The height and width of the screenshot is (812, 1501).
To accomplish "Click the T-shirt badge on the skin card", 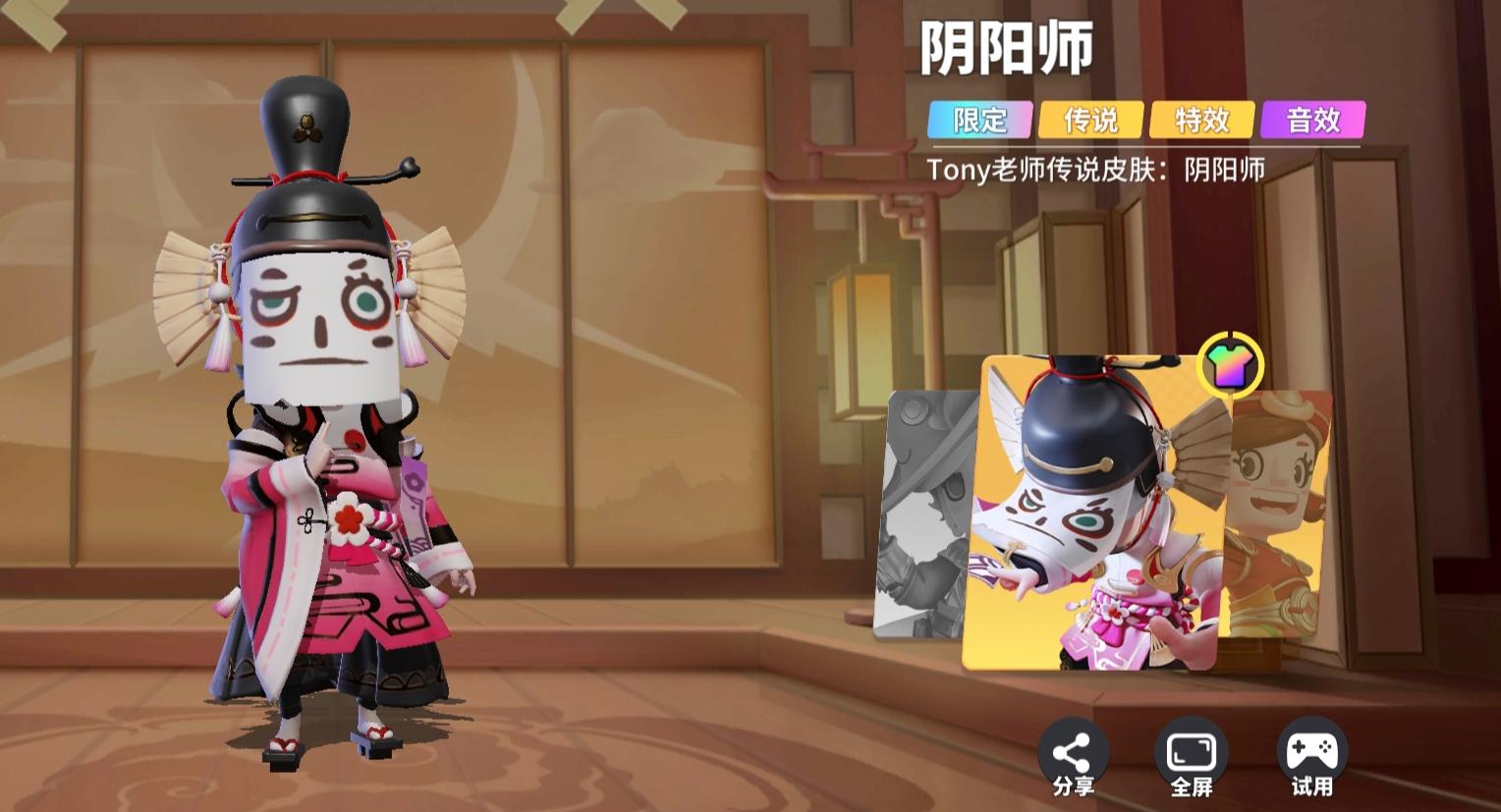I will coord(1233,364).
